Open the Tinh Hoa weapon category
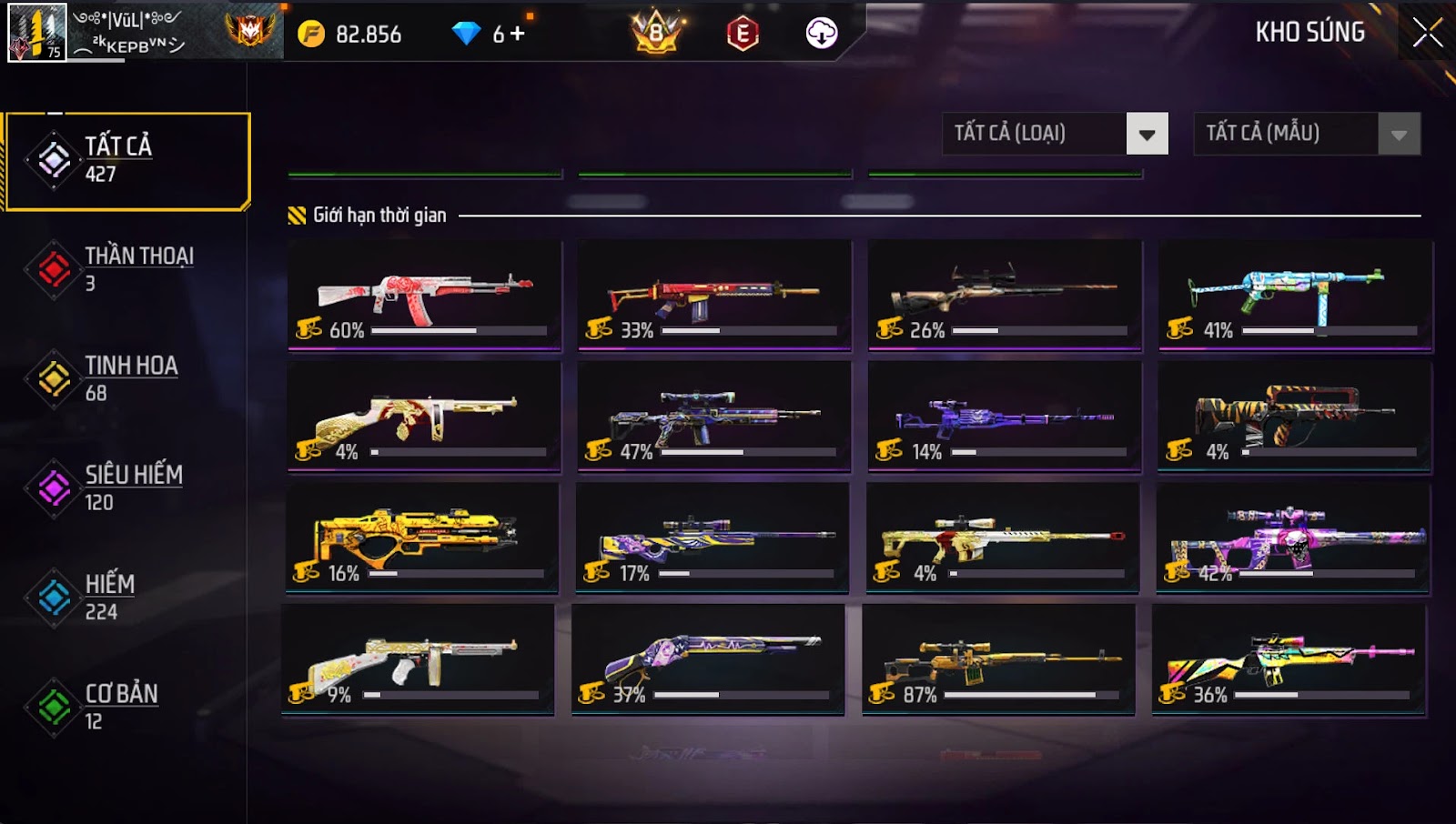 click(x=127, y=378)
